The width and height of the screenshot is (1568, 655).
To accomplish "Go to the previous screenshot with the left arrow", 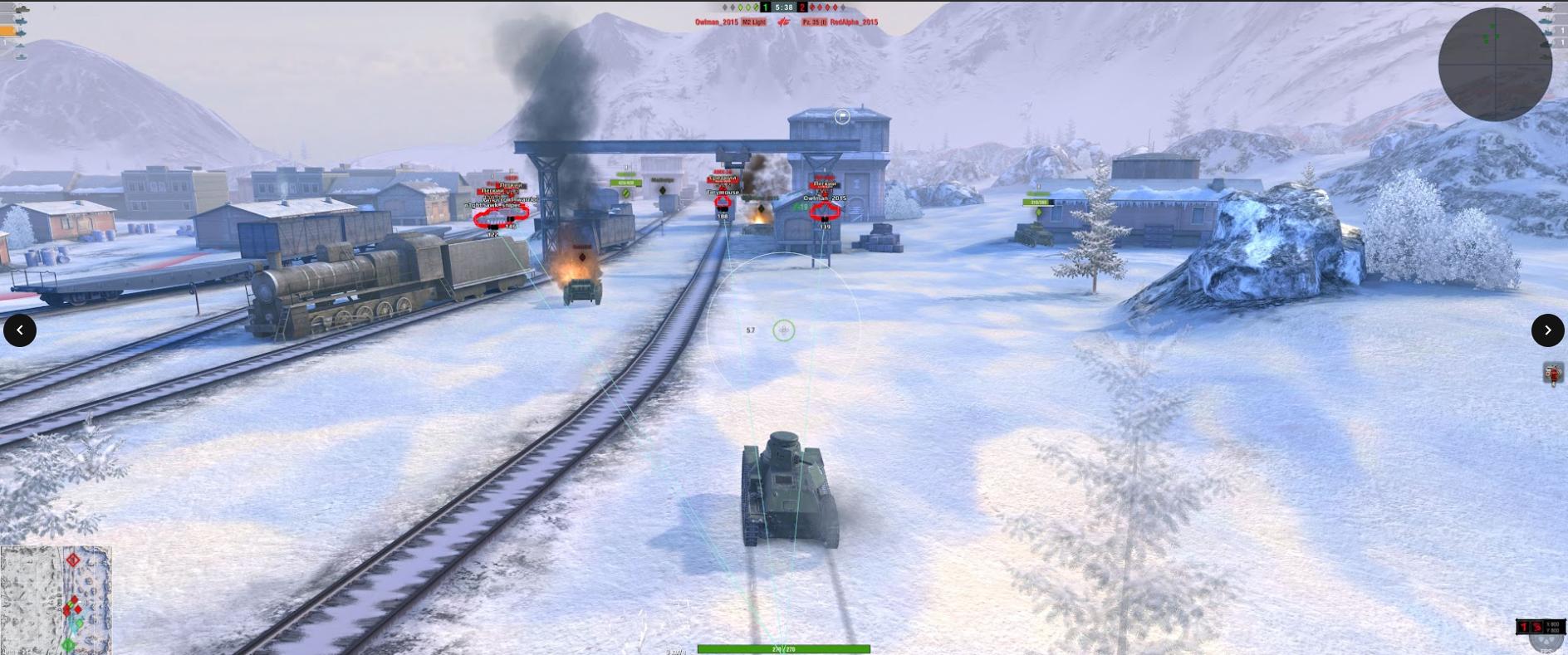I will pyautogui.click(x=20, y=330).
